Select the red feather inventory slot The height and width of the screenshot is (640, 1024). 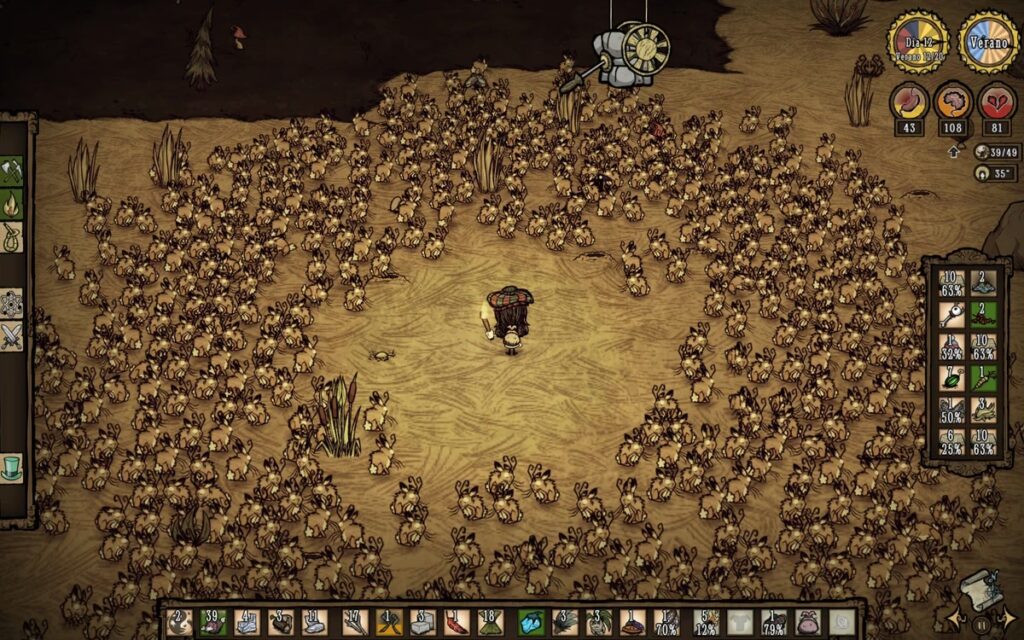point(456,622)
